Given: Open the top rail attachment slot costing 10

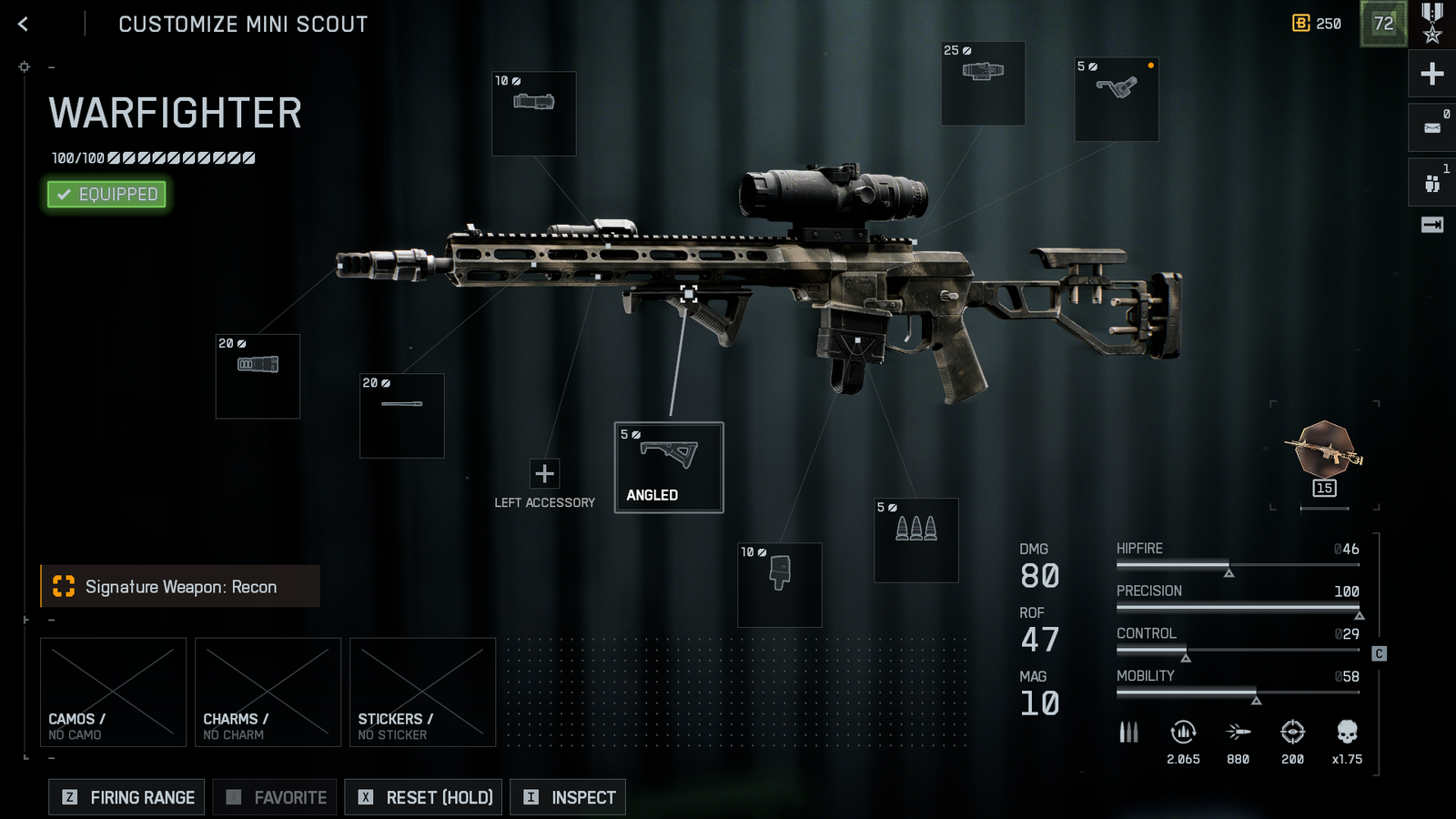Looking at the screenshot, I should click(534, 114).
